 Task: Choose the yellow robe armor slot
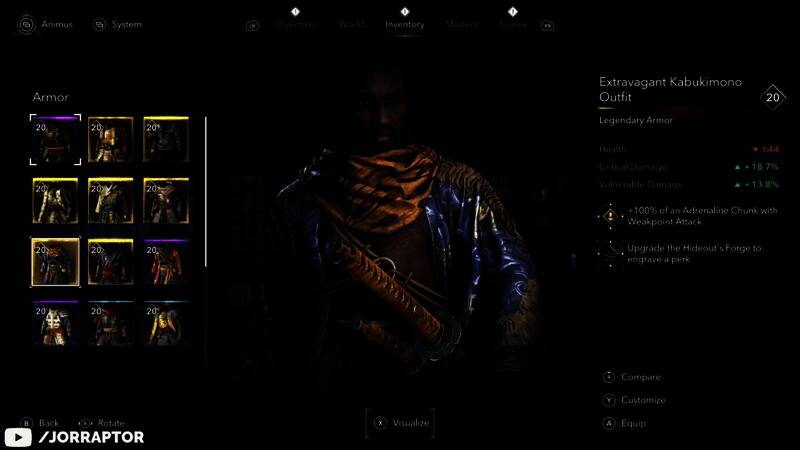coord(166,323)
